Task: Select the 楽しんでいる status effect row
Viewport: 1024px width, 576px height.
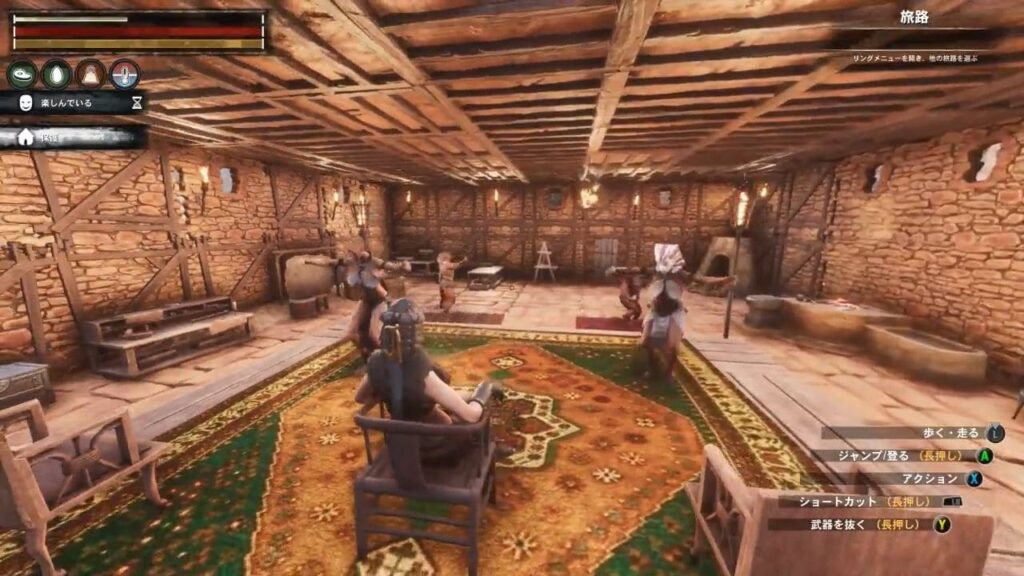Action: click(72, 102)
